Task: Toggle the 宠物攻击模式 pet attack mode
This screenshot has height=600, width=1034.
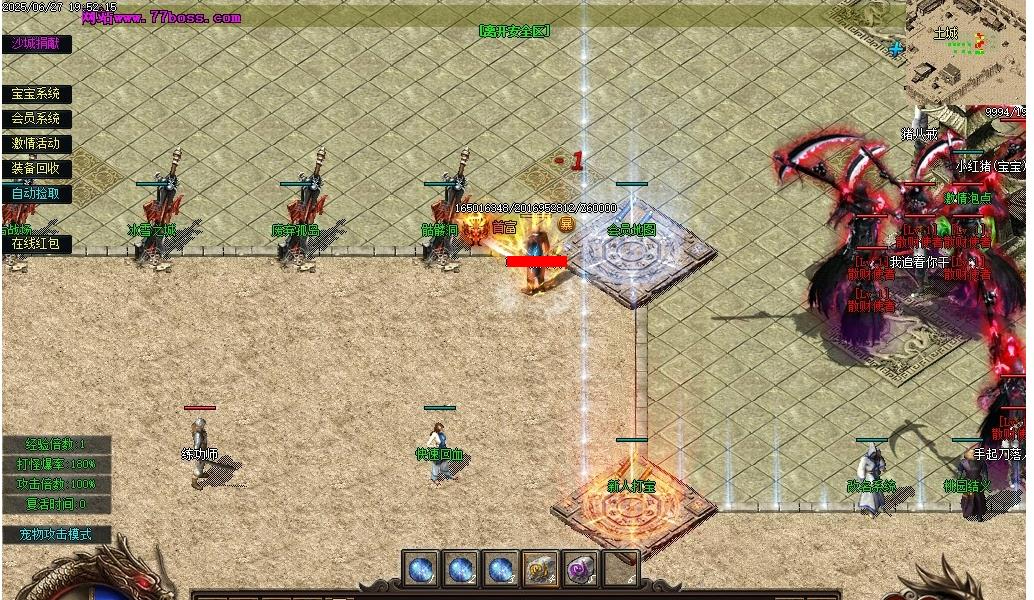Action: 56,534
